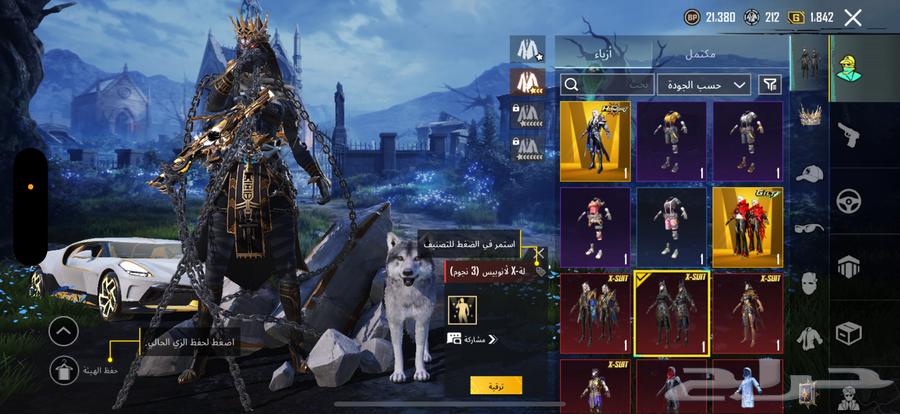Expand the up-arrow circle button
Screen dimensions: 900x414
tap(62, 331)
